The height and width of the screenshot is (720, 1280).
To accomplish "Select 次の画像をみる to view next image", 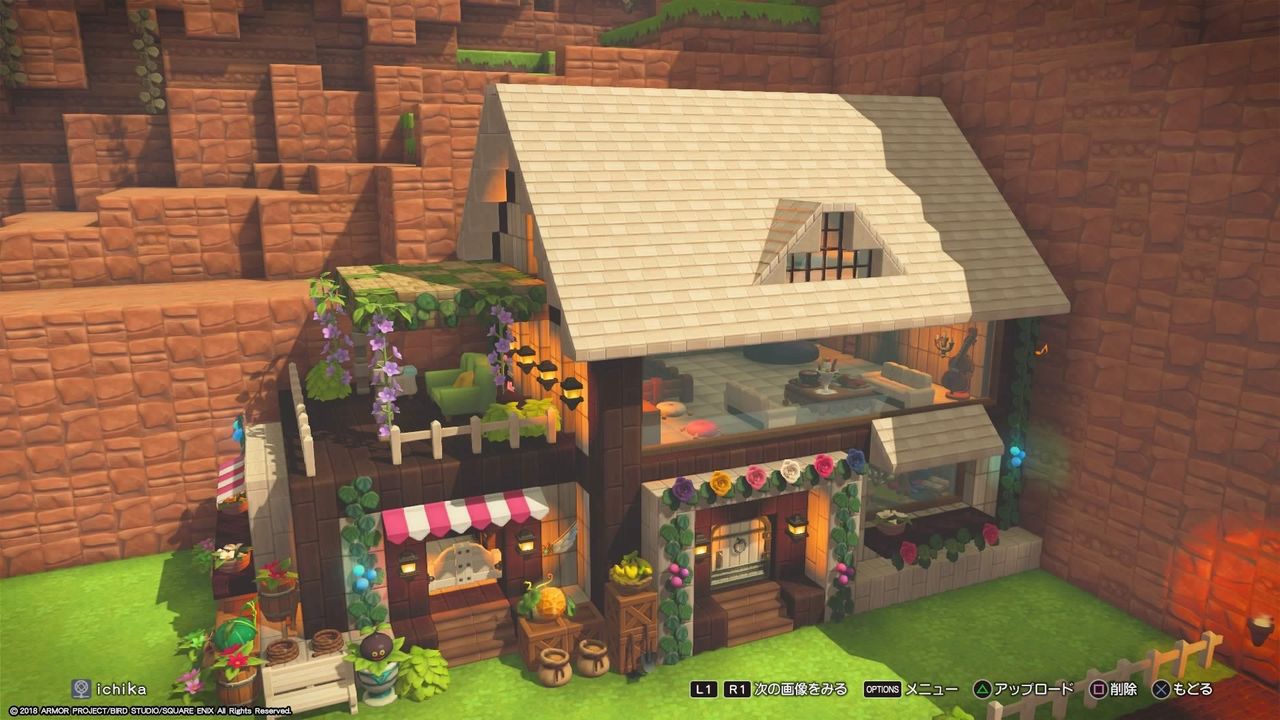I will pos(800,687).
